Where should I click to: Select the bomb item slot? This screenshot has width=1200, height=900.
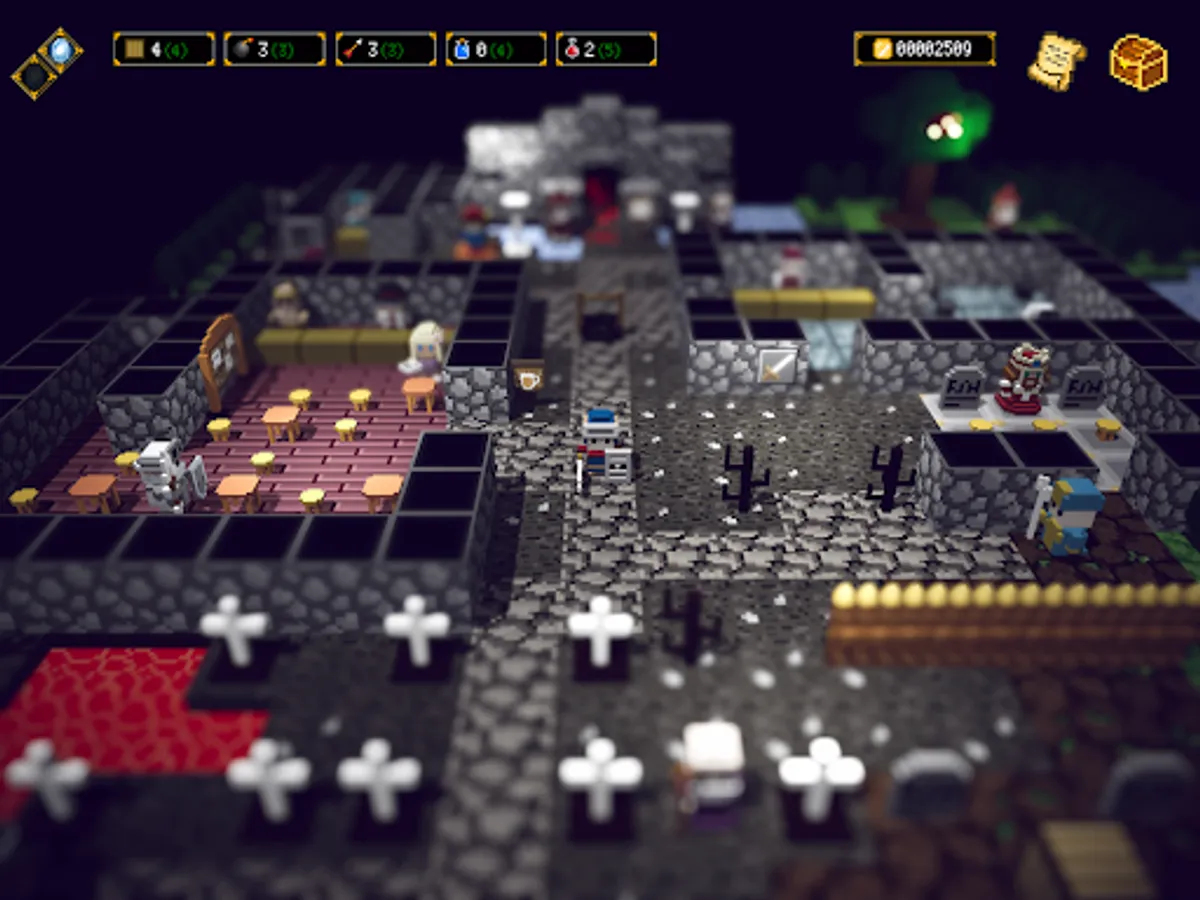[274, 49]
